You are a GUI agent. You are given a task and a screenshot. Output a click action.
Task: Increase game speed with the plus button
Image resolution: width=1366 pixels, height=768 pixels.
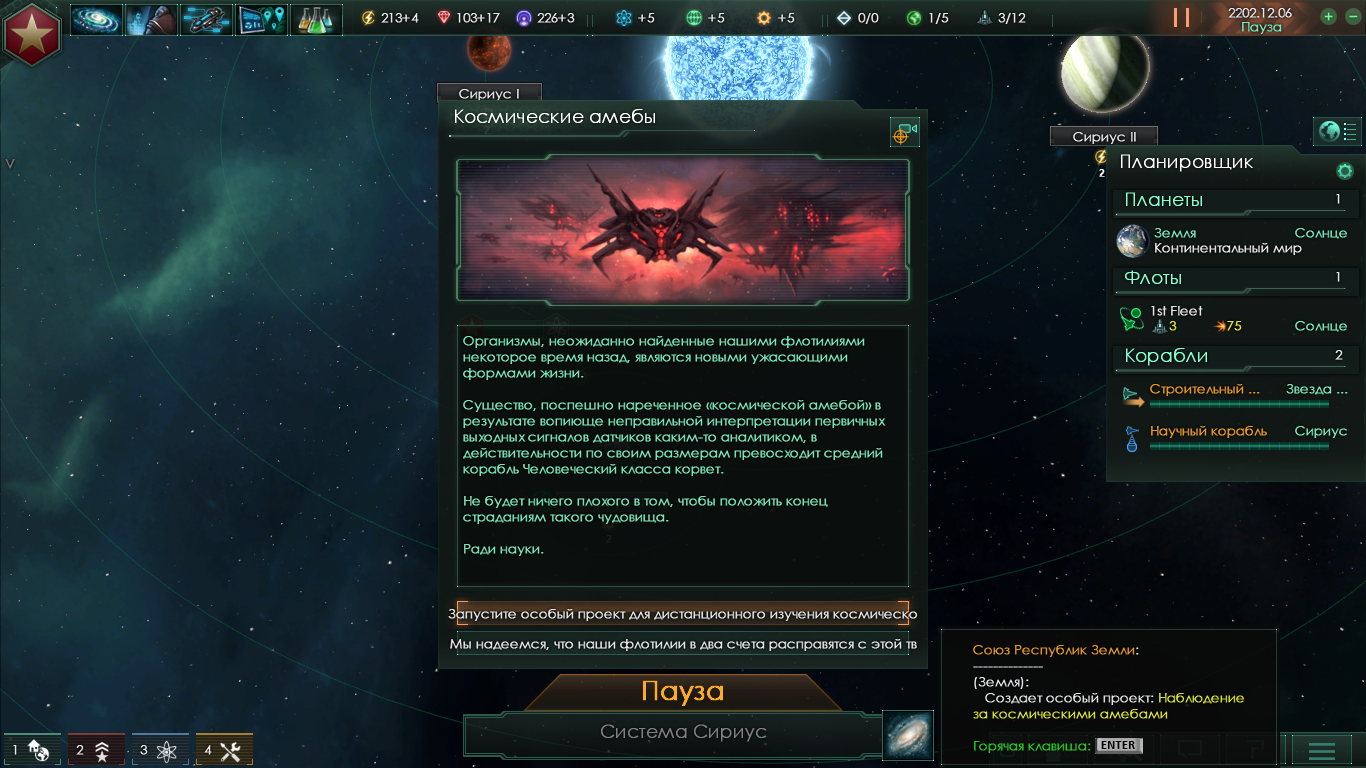tap(1328, 17)
